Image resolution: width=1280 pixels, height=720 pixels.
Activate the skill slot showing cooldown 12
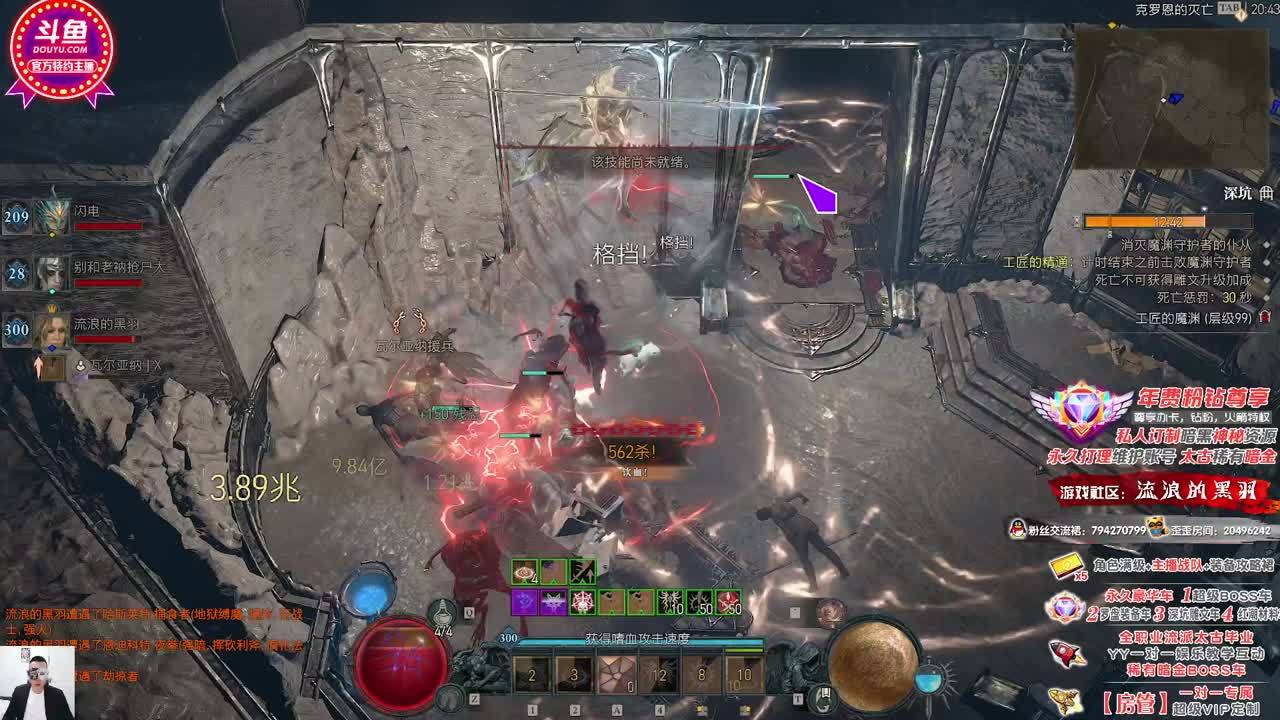[x=659, y=675]
